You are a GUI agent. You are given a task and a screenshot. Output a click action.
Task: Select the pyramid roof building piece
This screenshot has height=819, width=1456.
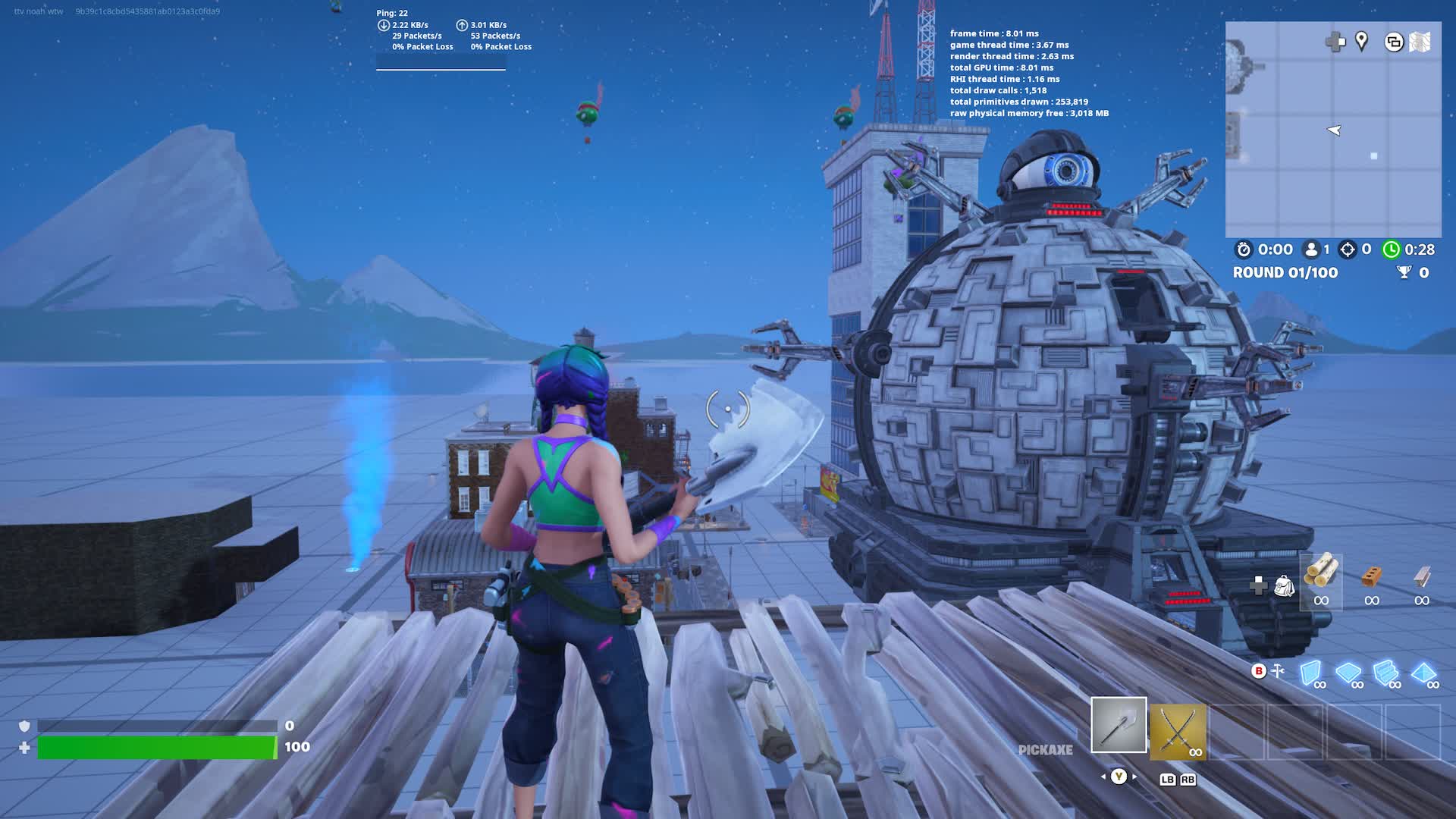(x=1423, y=672)
